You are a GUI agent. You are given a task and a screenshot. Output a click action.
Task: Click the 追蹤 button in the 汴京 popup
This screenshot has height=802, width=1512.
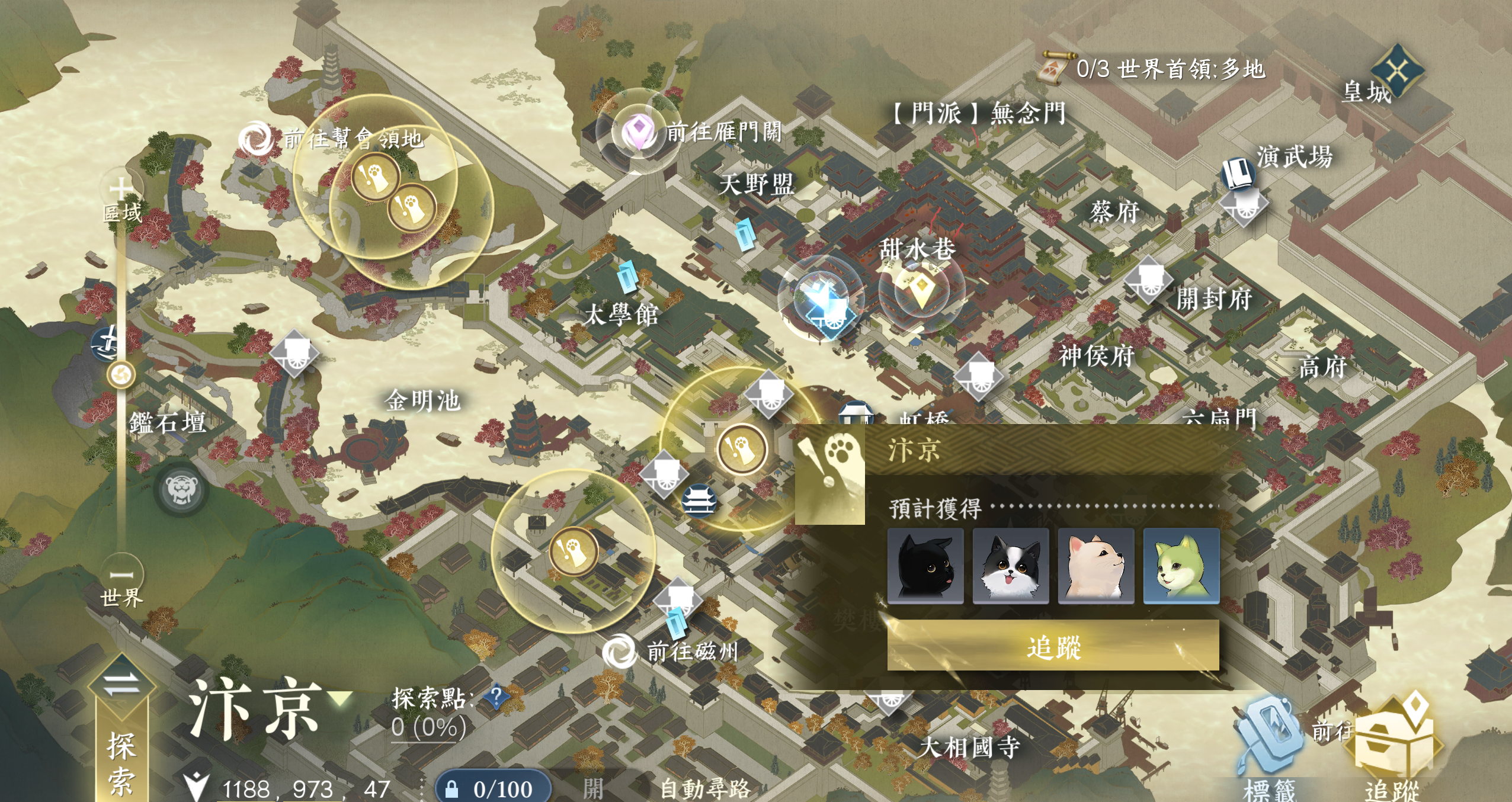point(1053,646)
